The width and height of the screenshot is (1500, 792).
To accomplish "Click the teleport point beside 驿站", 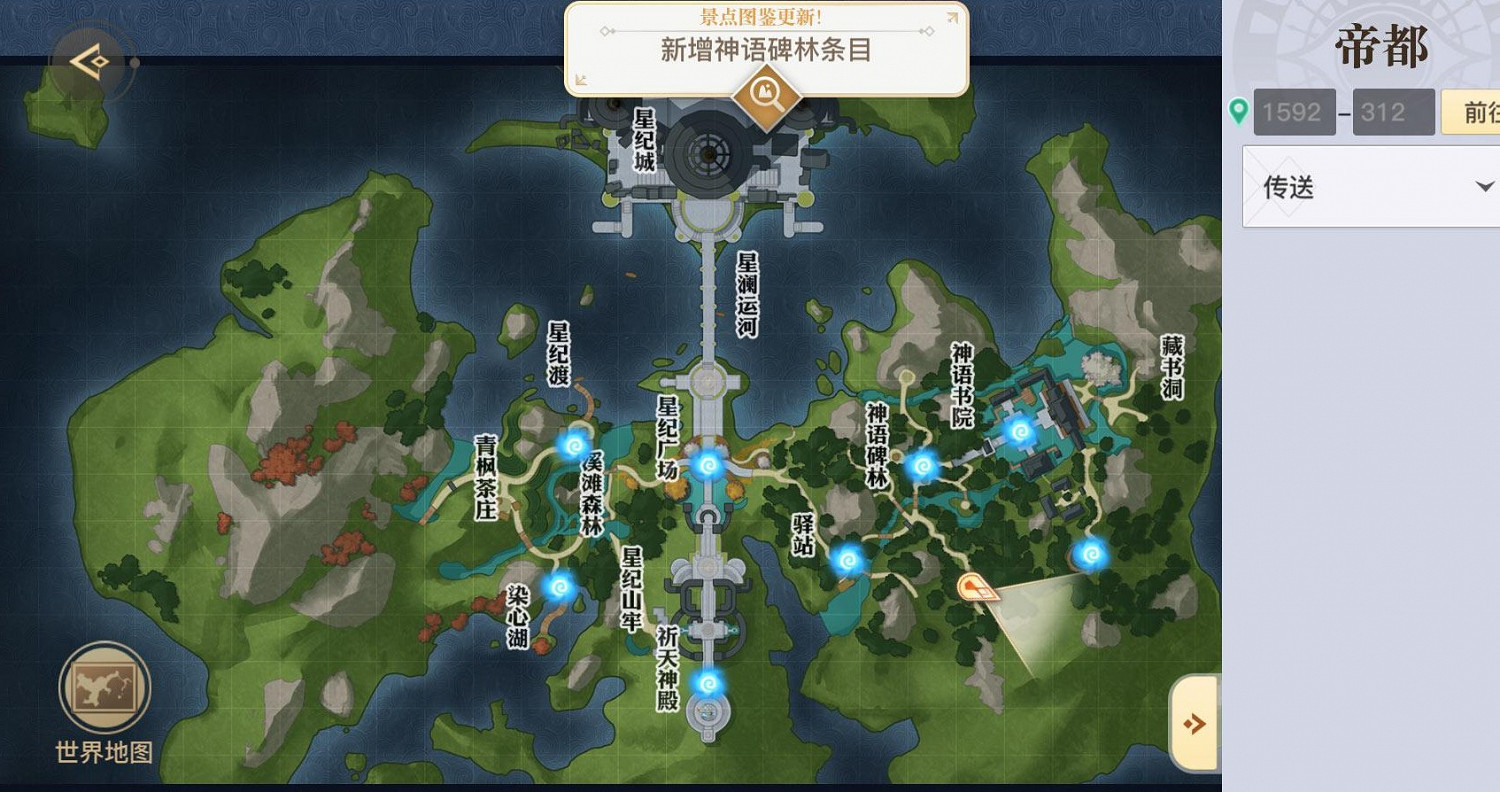I will pyautogui.click(x=848, y=560).
